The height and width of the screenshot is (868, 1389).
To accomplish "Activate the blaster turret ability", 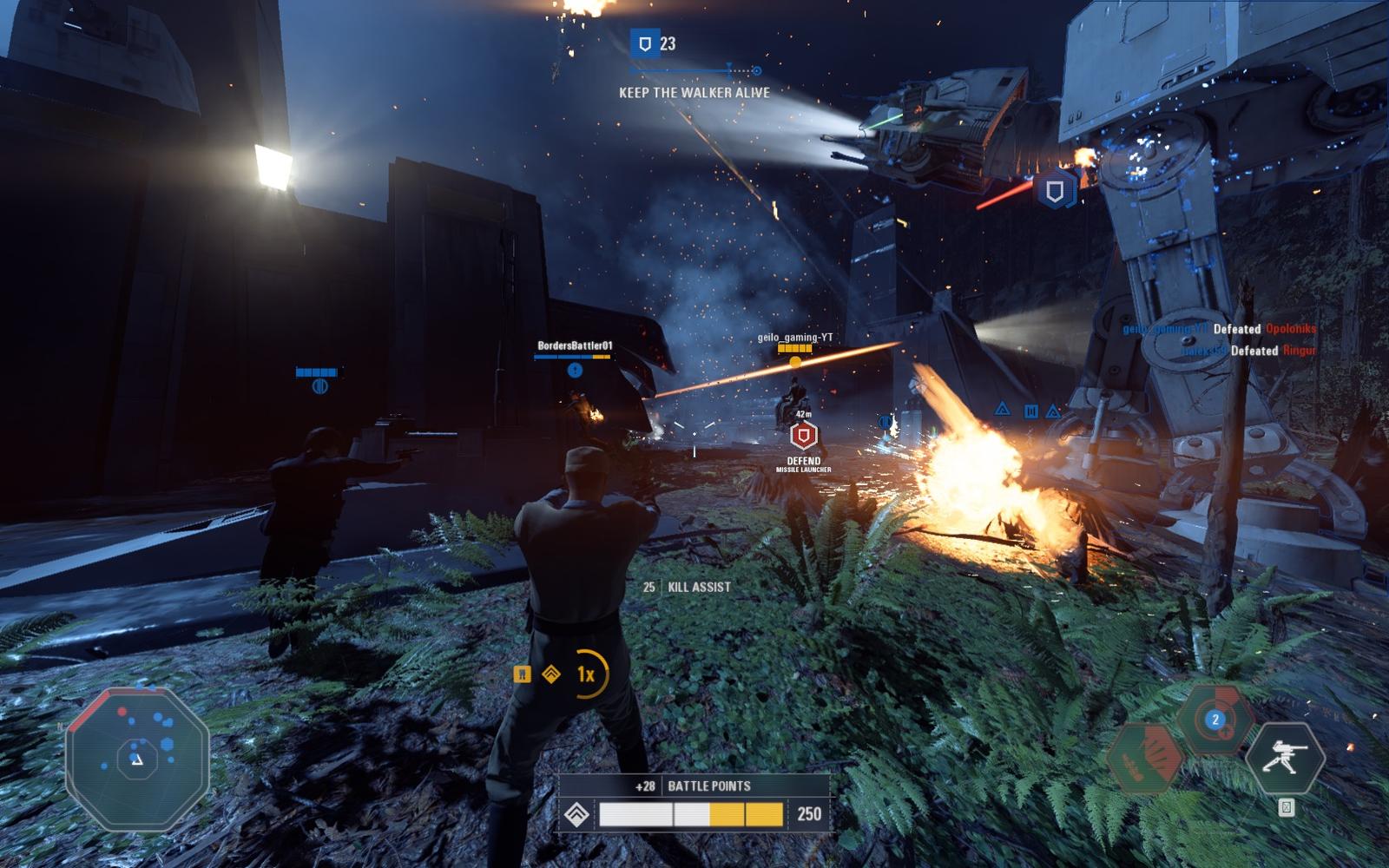I will tap(1285, 758).
